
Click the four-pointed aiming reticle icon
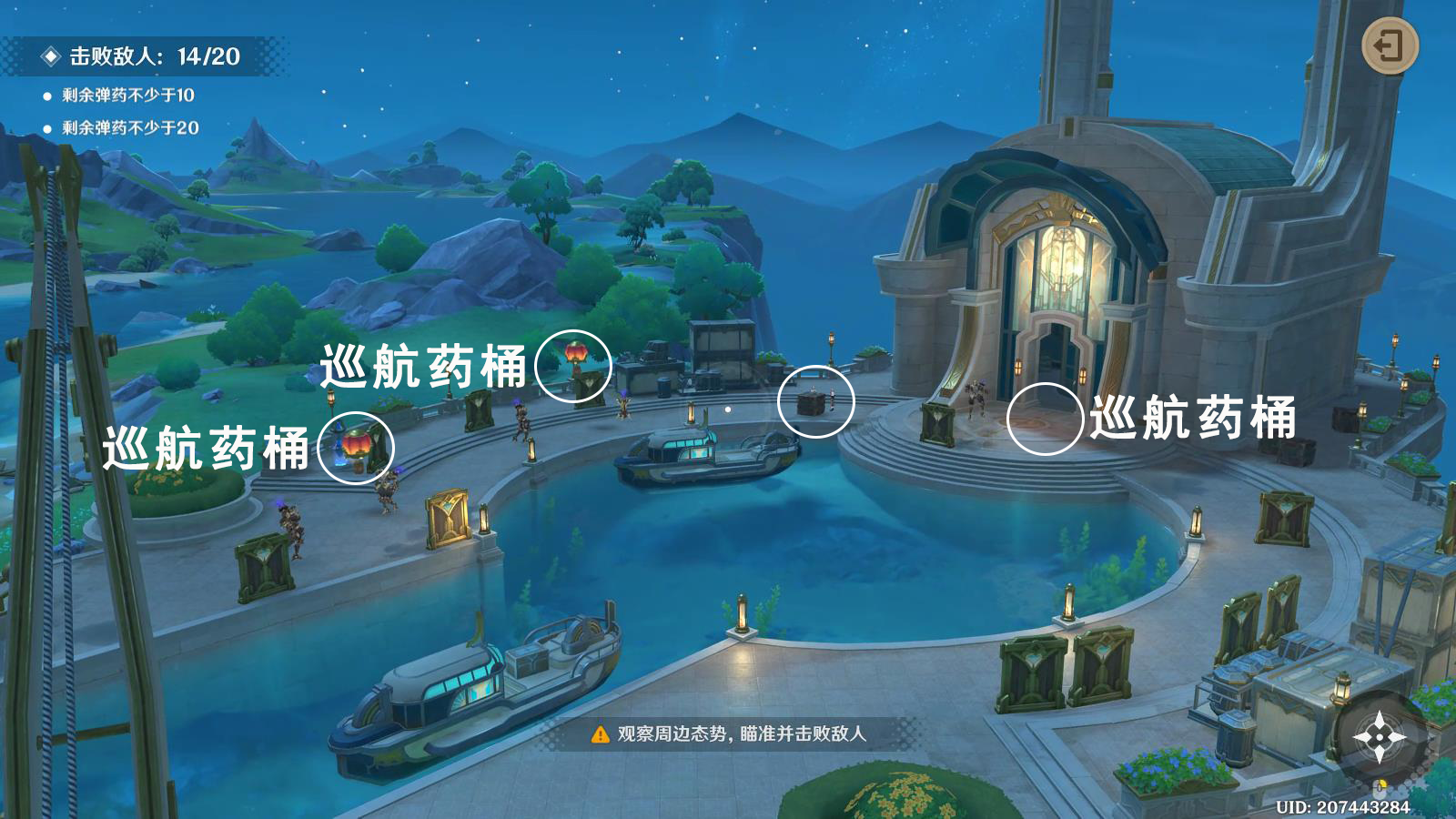point(1380,737)
